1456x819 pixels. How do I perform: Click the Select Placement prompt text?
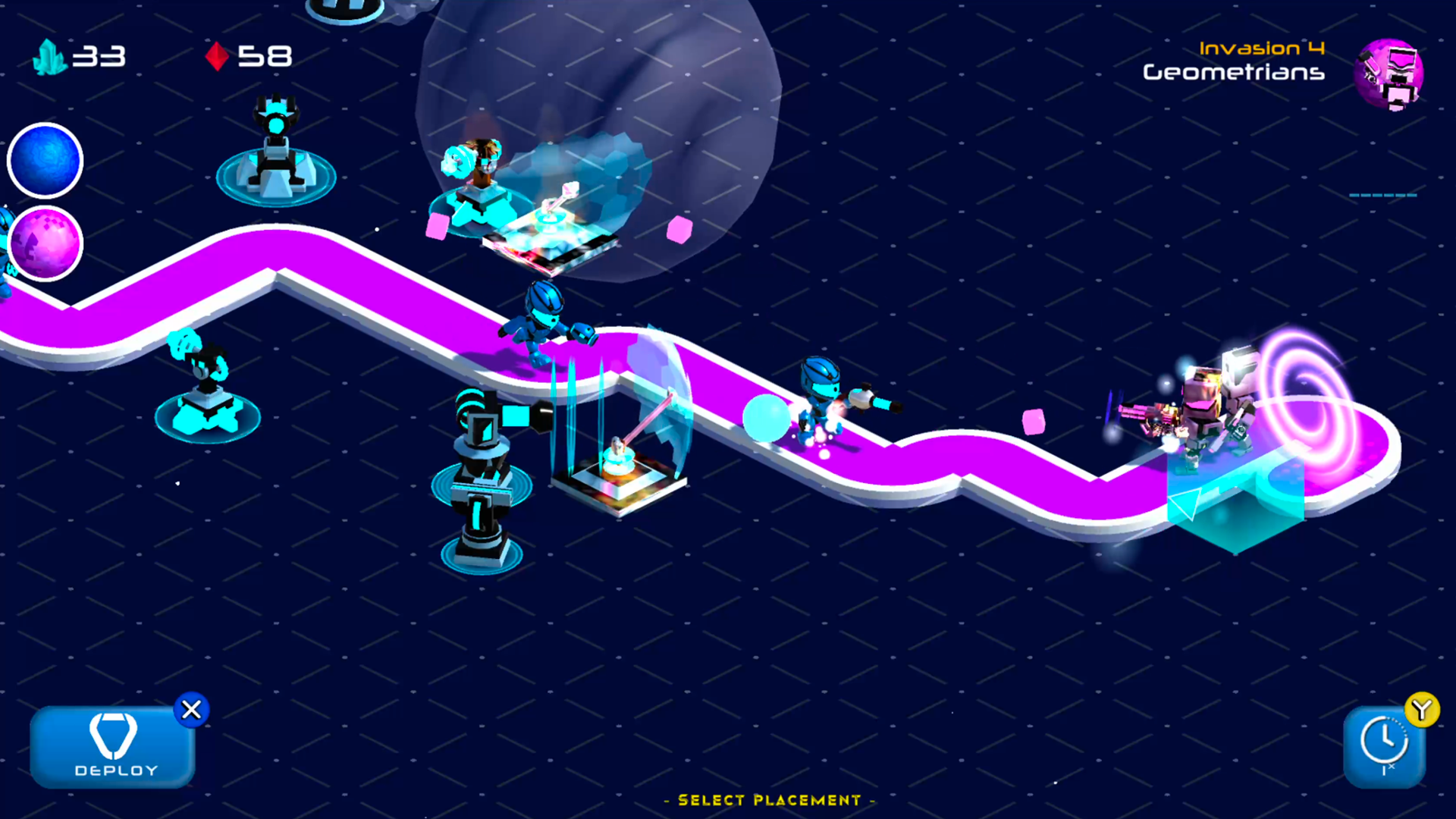click(x=770, y=800)
